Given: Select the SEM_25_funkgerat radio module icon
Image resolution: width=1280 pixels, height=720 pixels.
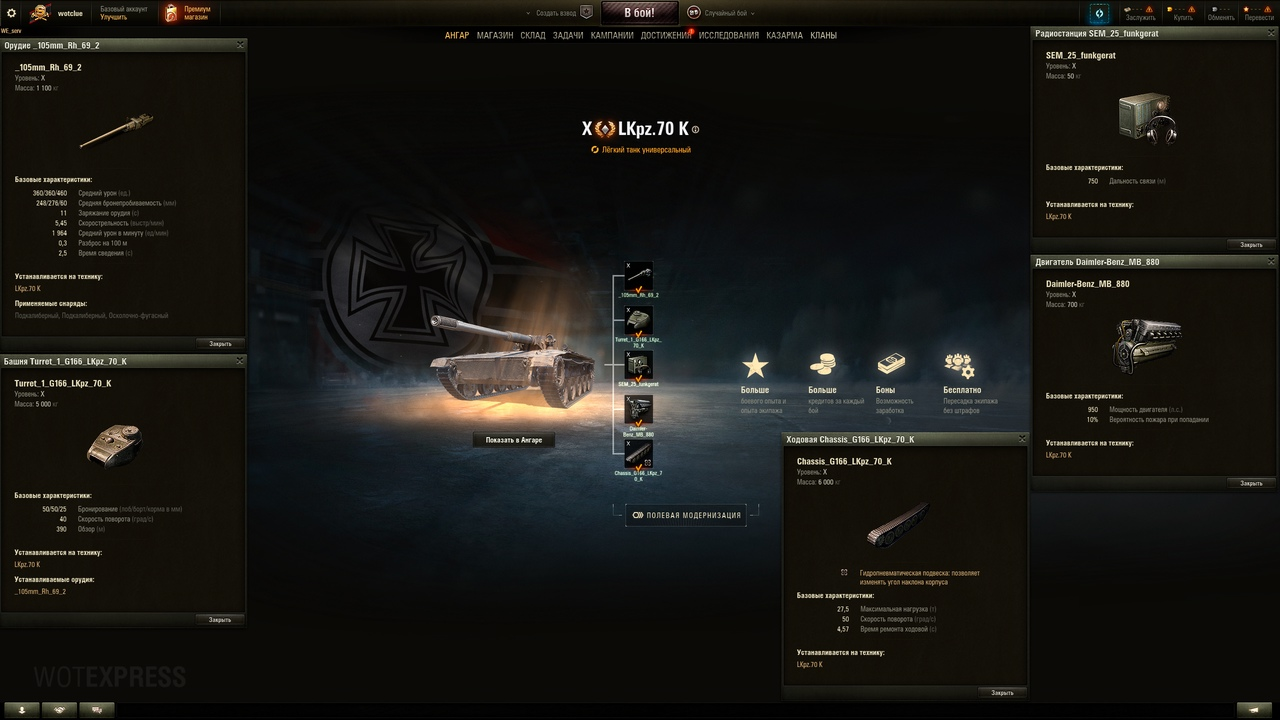Looking at the screenshot, I should coord(638,365).
